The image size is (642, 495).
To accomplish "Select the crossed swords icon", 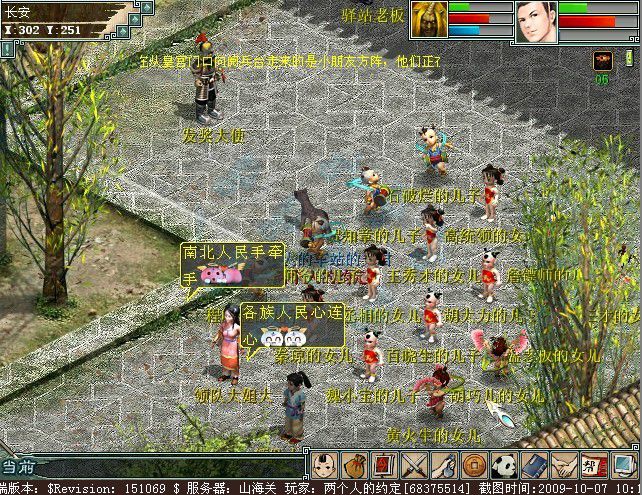I will coord(413,465).
